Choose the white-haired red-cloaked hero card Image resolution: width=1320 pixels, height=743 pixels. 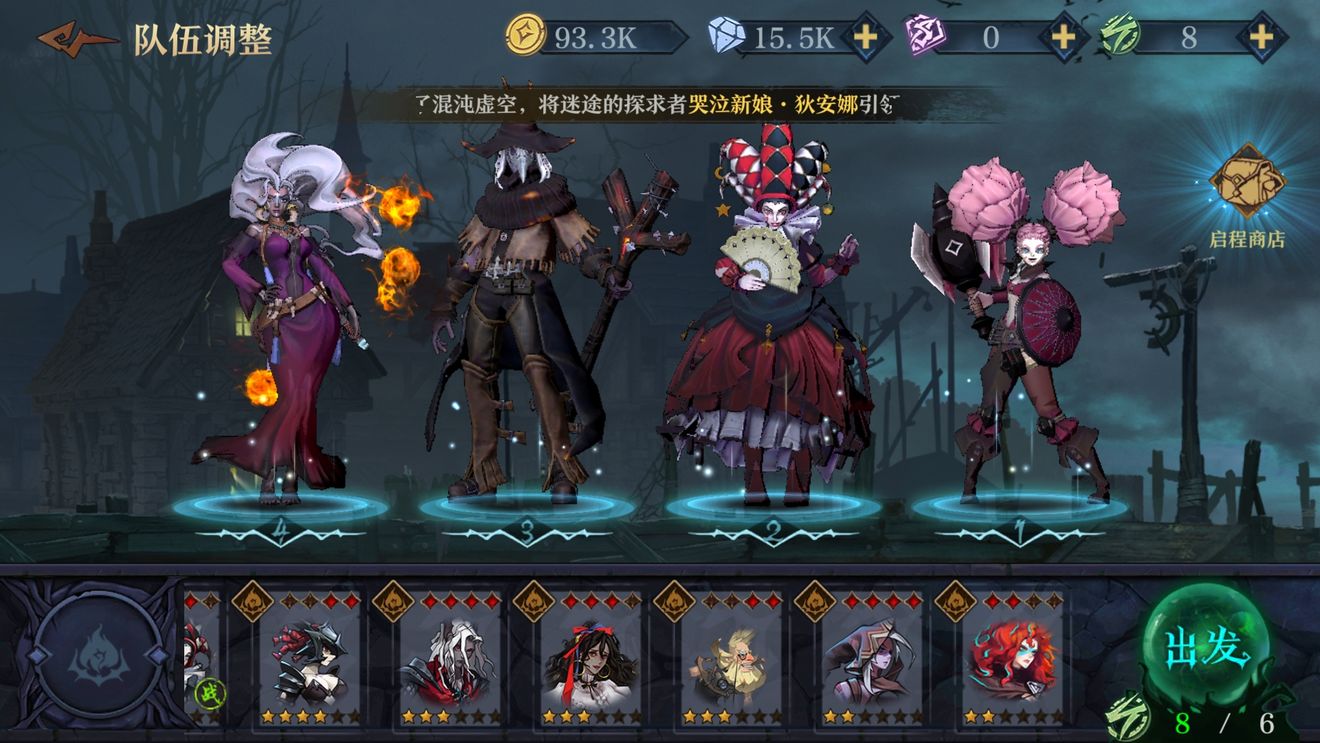coord(450,658)
